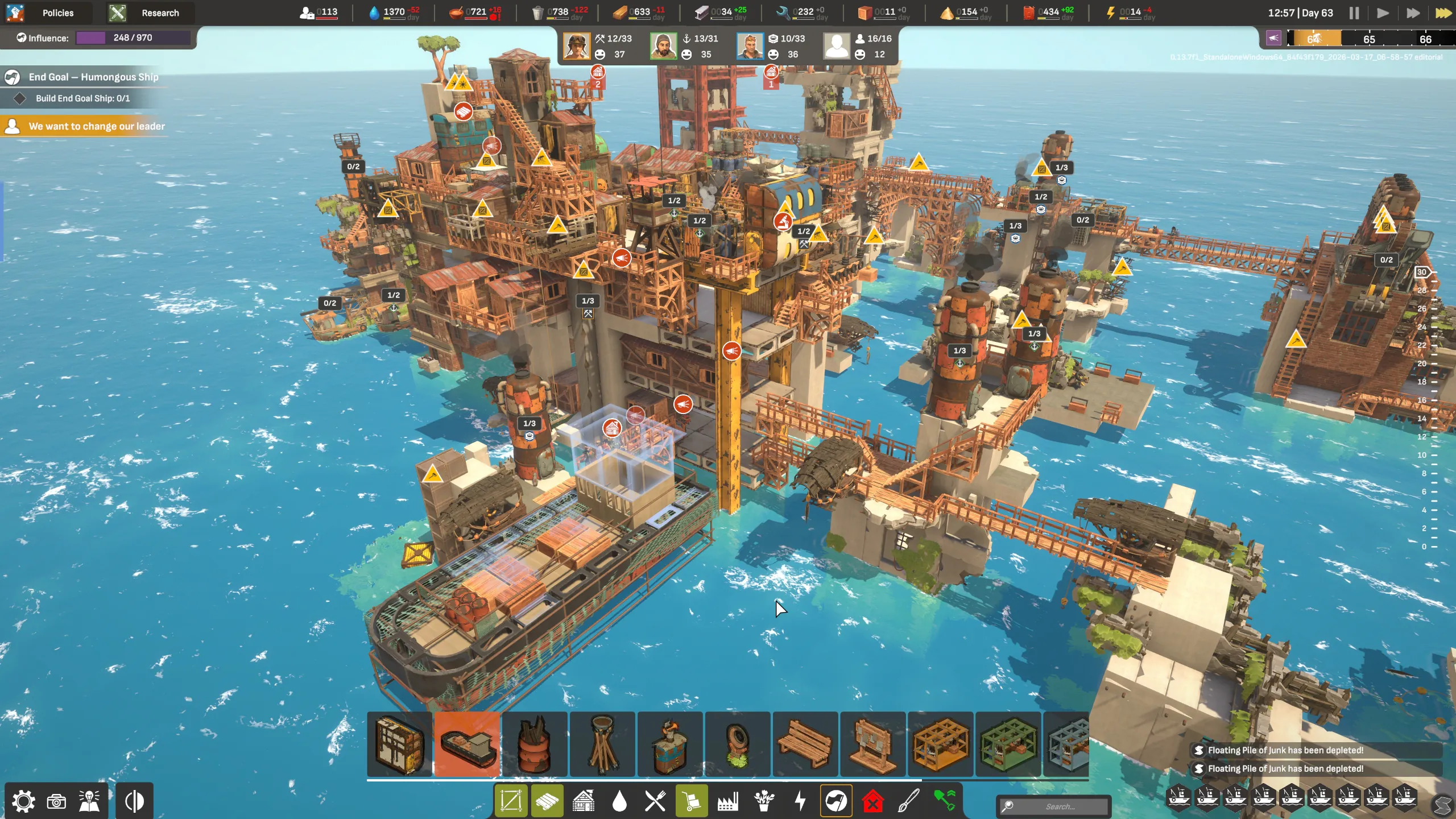The height and width of the screenshot is (819, 1456).
Task: Activate the red demolish building tool
Action: (872, 801)
